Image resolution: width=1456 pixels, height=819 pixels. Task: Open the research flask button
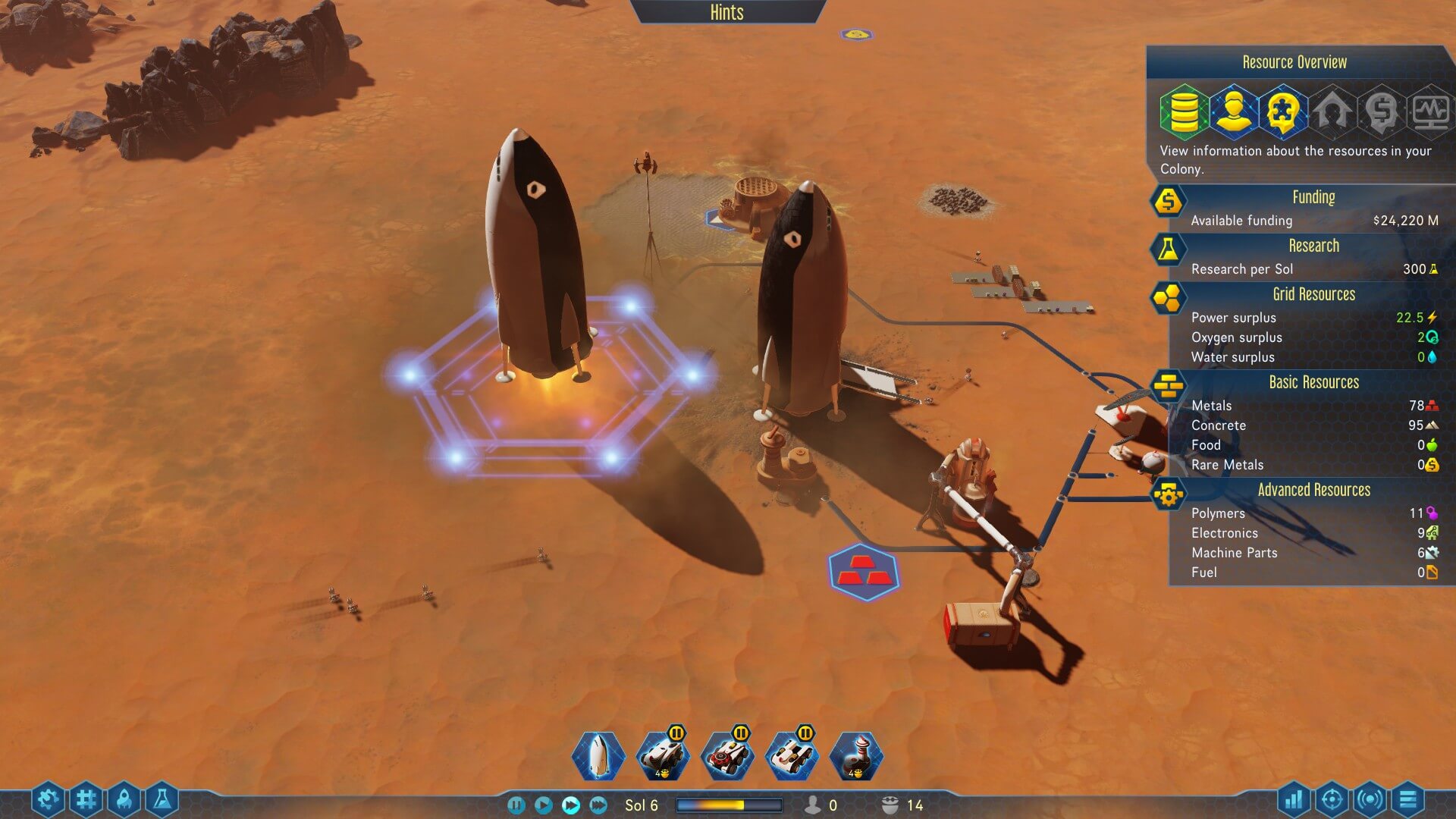click(162, 799)
